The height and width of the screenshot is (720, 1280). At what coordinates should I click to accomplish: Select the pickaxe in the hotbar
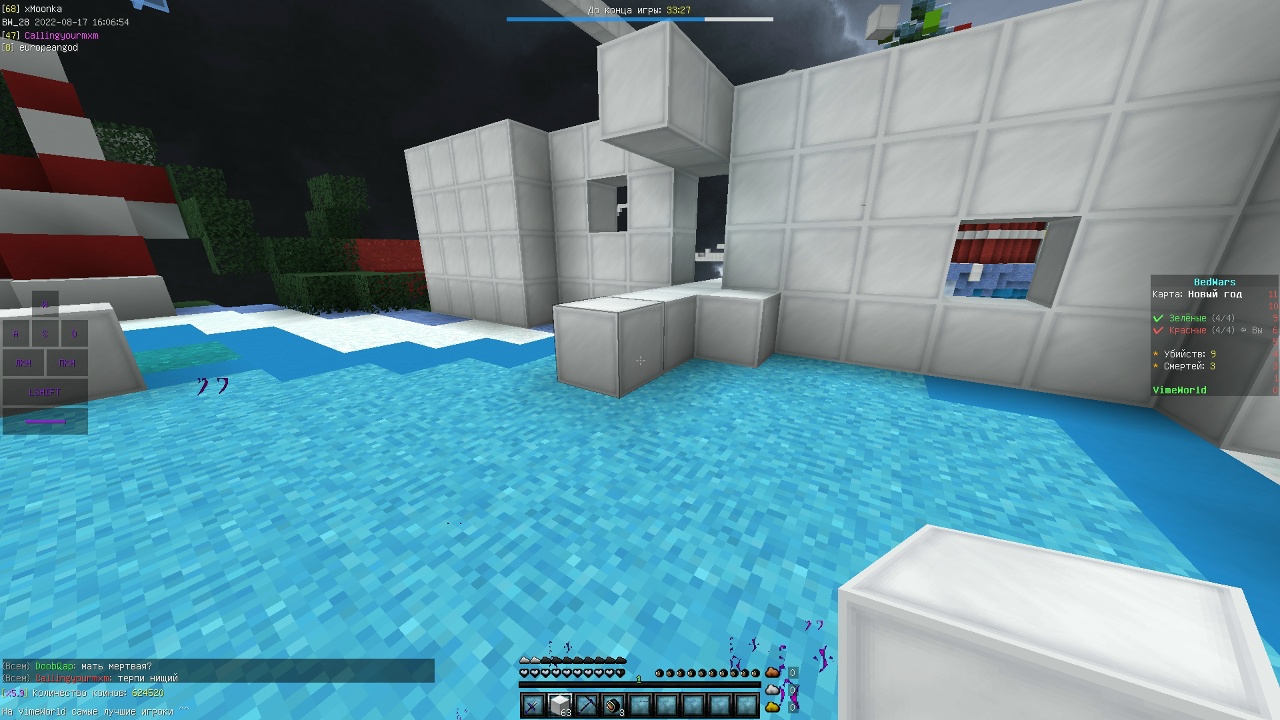pyautogui.click(x=588, y=705)
